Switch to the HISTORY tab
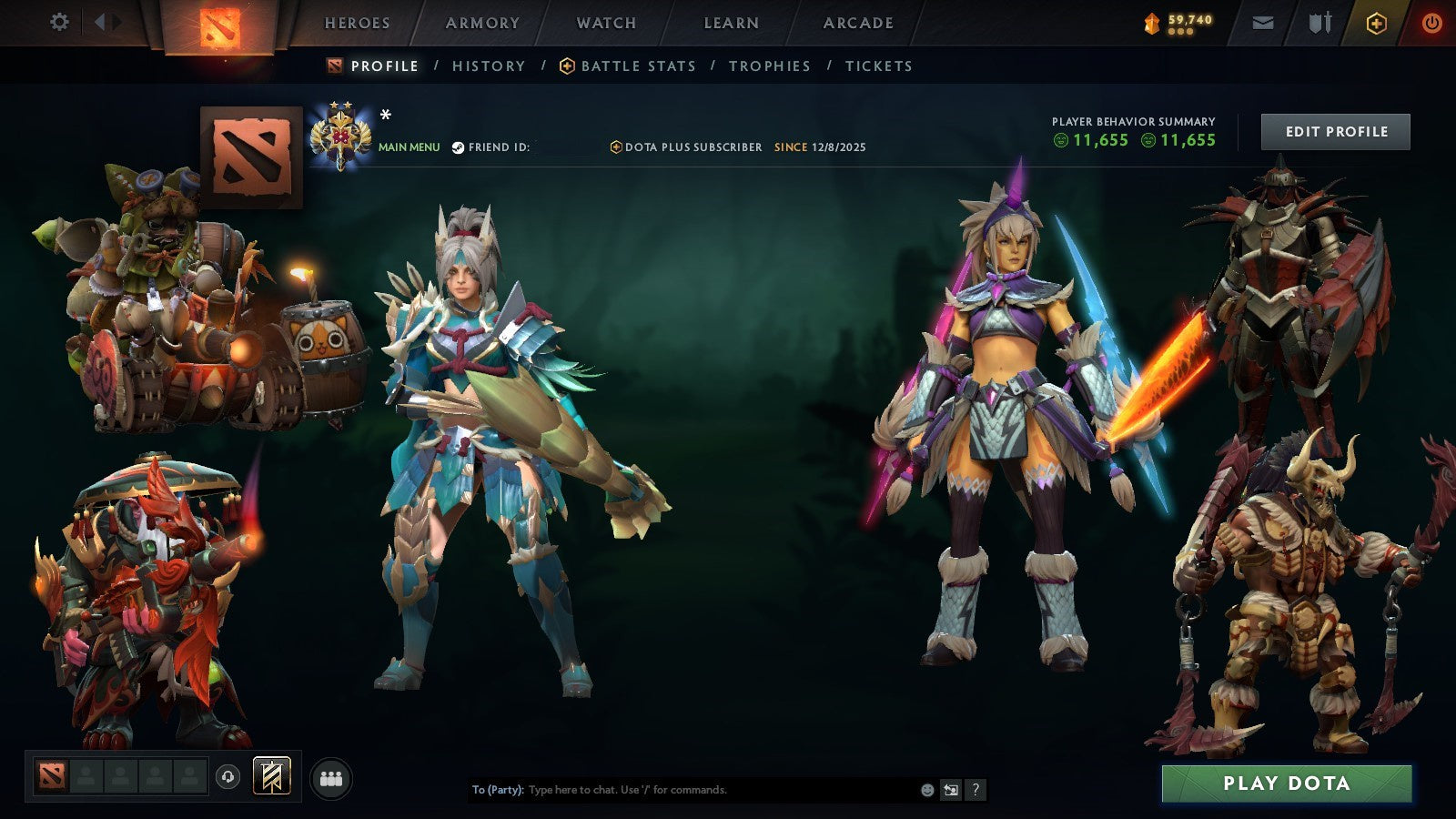Image resolution: width=1456 pixels, height=819 pixels. [488, 66]
